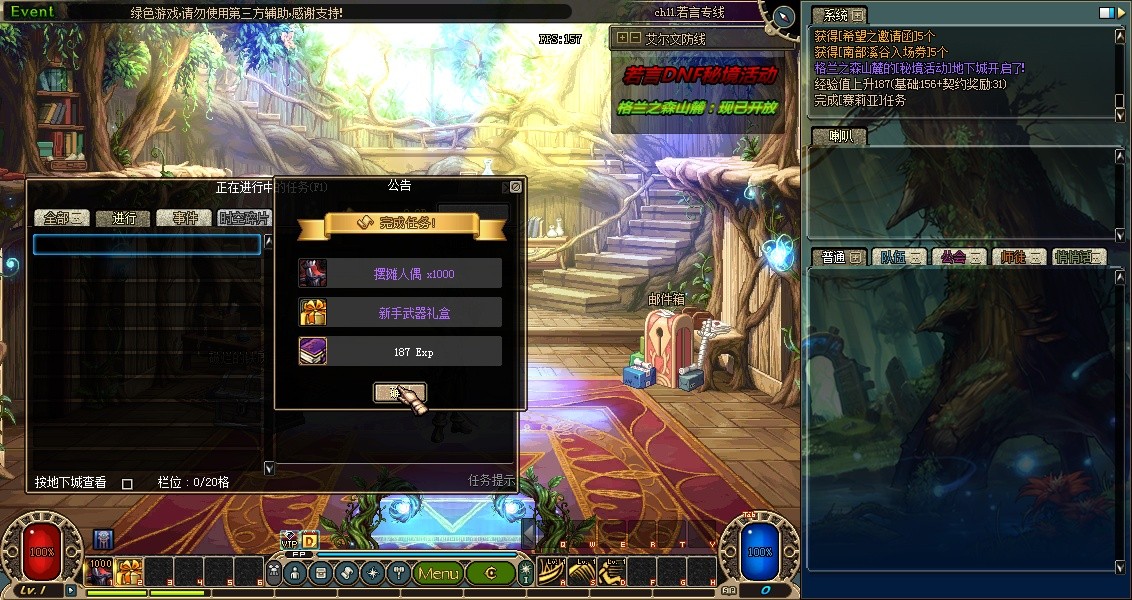The image size is (1132, 600).
Task: Confirm the quest completion reward dialog
Action: pyautogui.click(x=399, y=392)
